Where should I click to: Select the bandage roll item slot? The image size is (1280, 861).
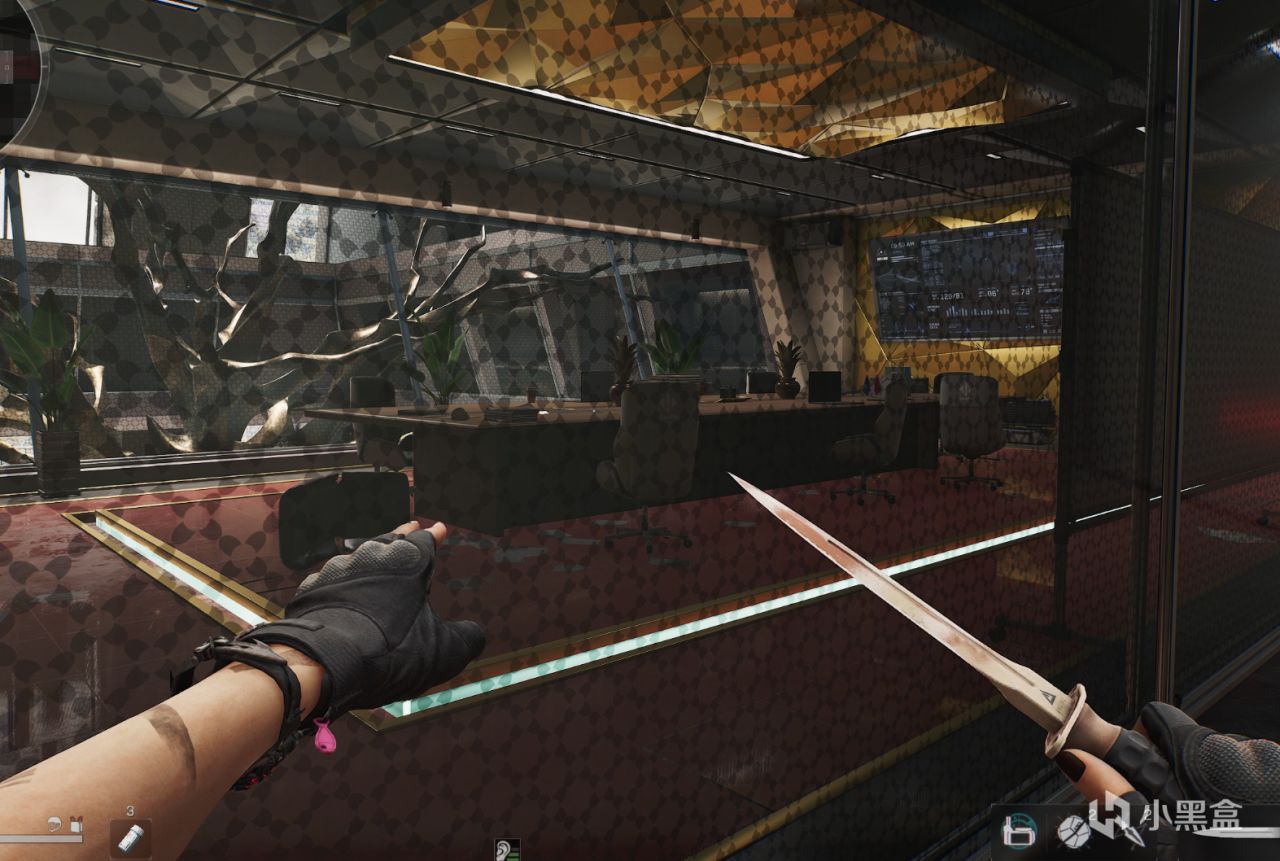130,837
